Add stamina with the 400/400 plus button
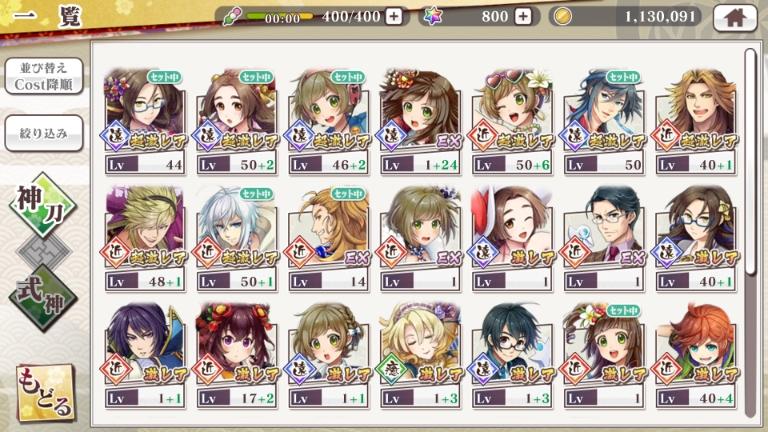The height and width of the screenshot is (432, 768). point(394,16)
